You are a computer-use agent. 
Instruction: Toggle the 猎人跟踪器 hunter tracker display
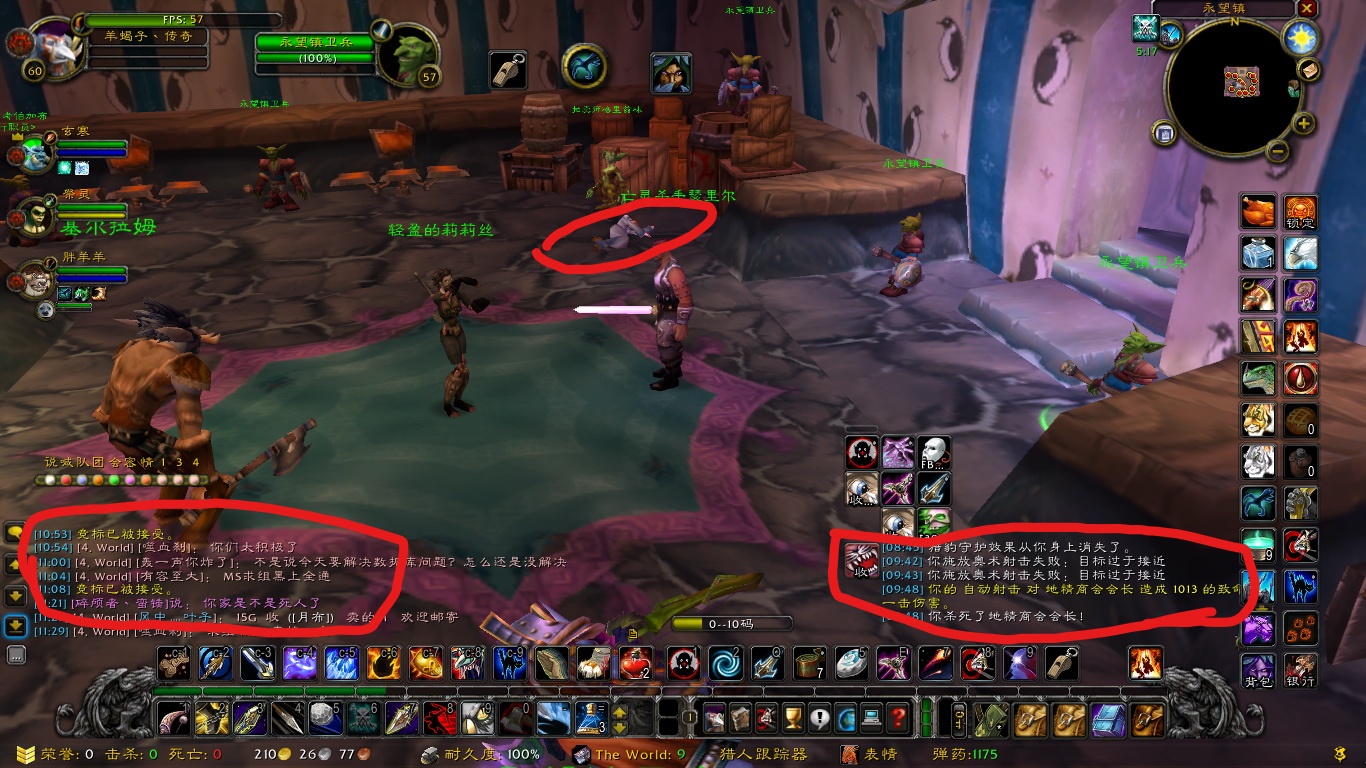click(x=764, y=754)
